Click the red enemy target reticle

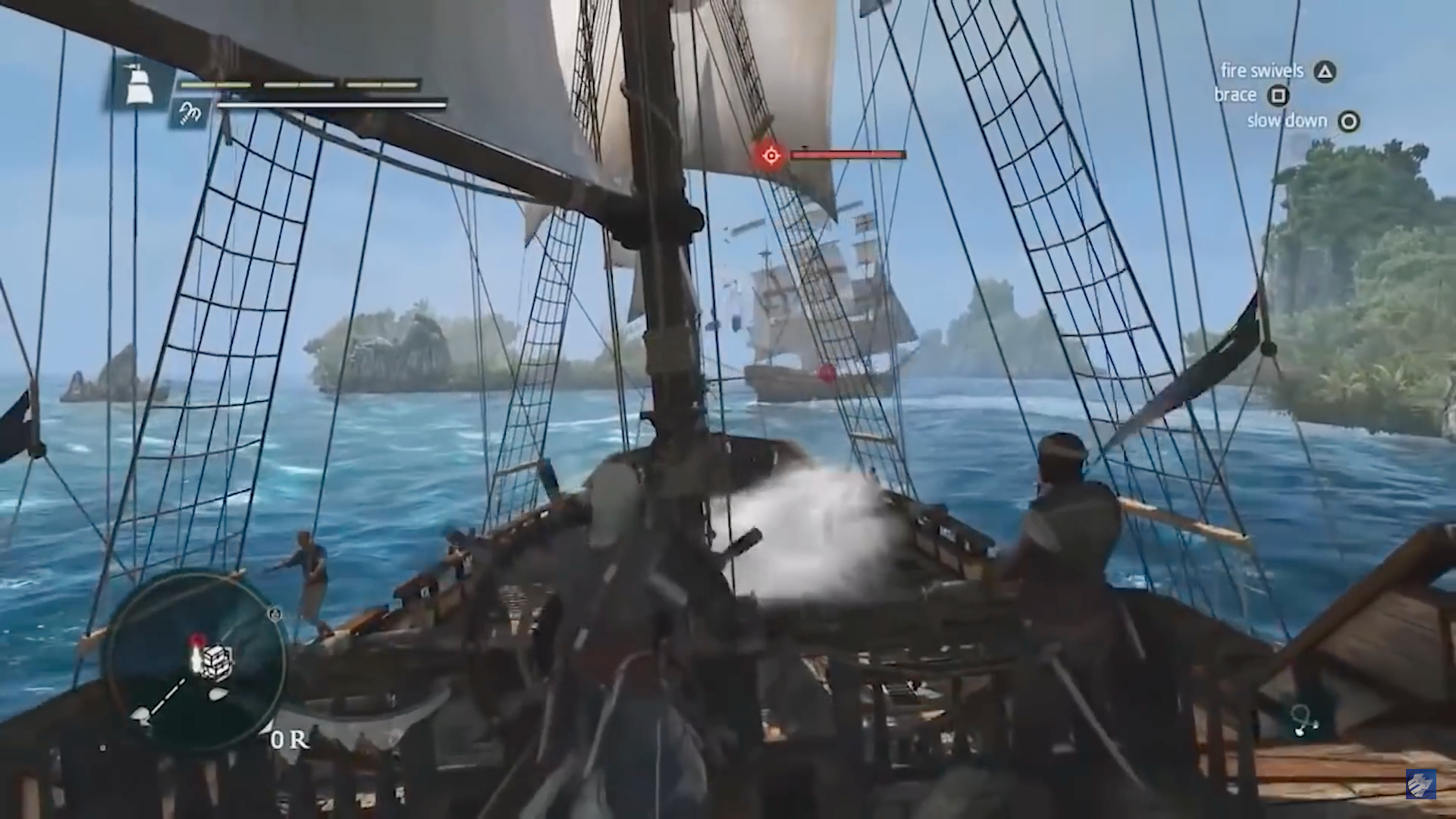(770, 155)
